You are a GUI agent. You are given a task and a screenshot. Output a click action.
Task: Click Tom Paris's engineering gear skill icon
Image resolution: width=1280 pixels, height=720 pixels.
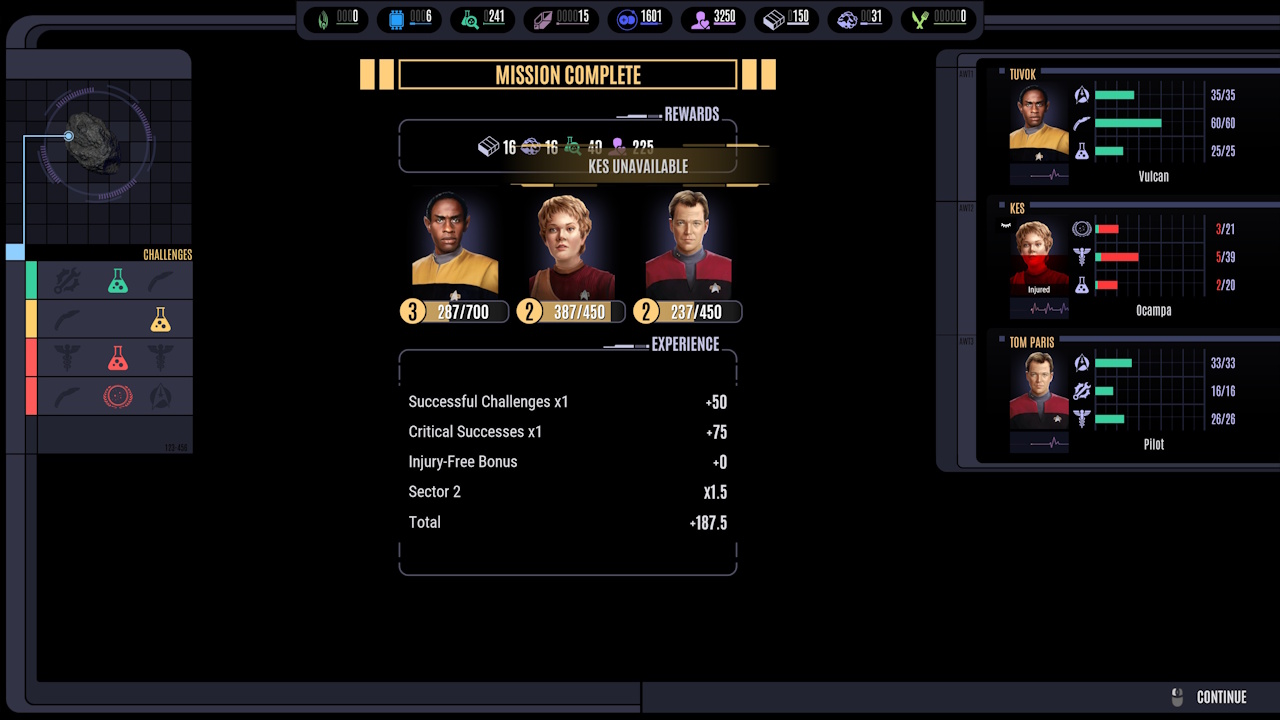[x=1080, y=391]
